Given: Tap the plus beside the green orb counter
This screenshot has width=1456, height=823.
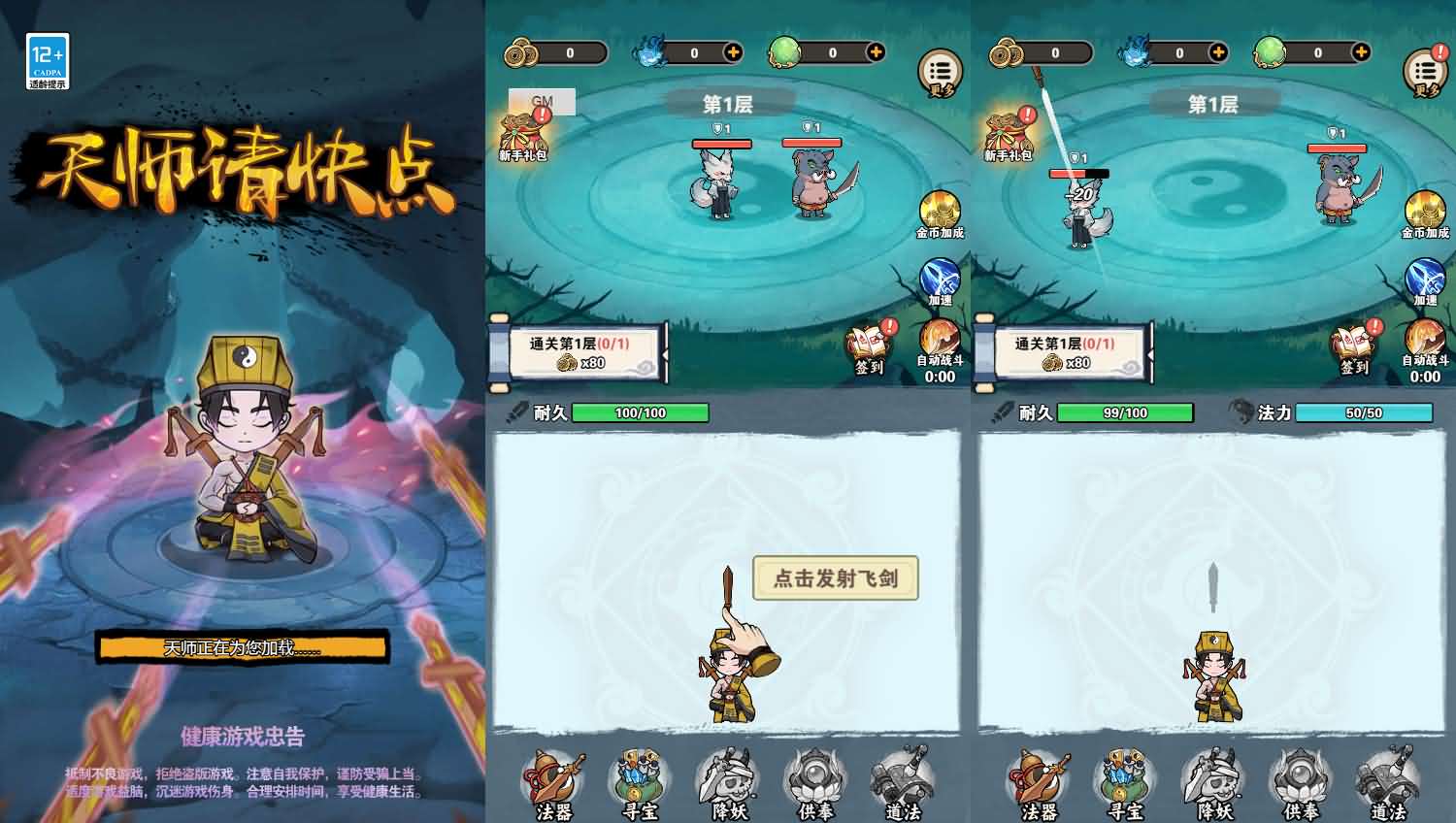Looking at the screenshot, I should tap(877, 52).
